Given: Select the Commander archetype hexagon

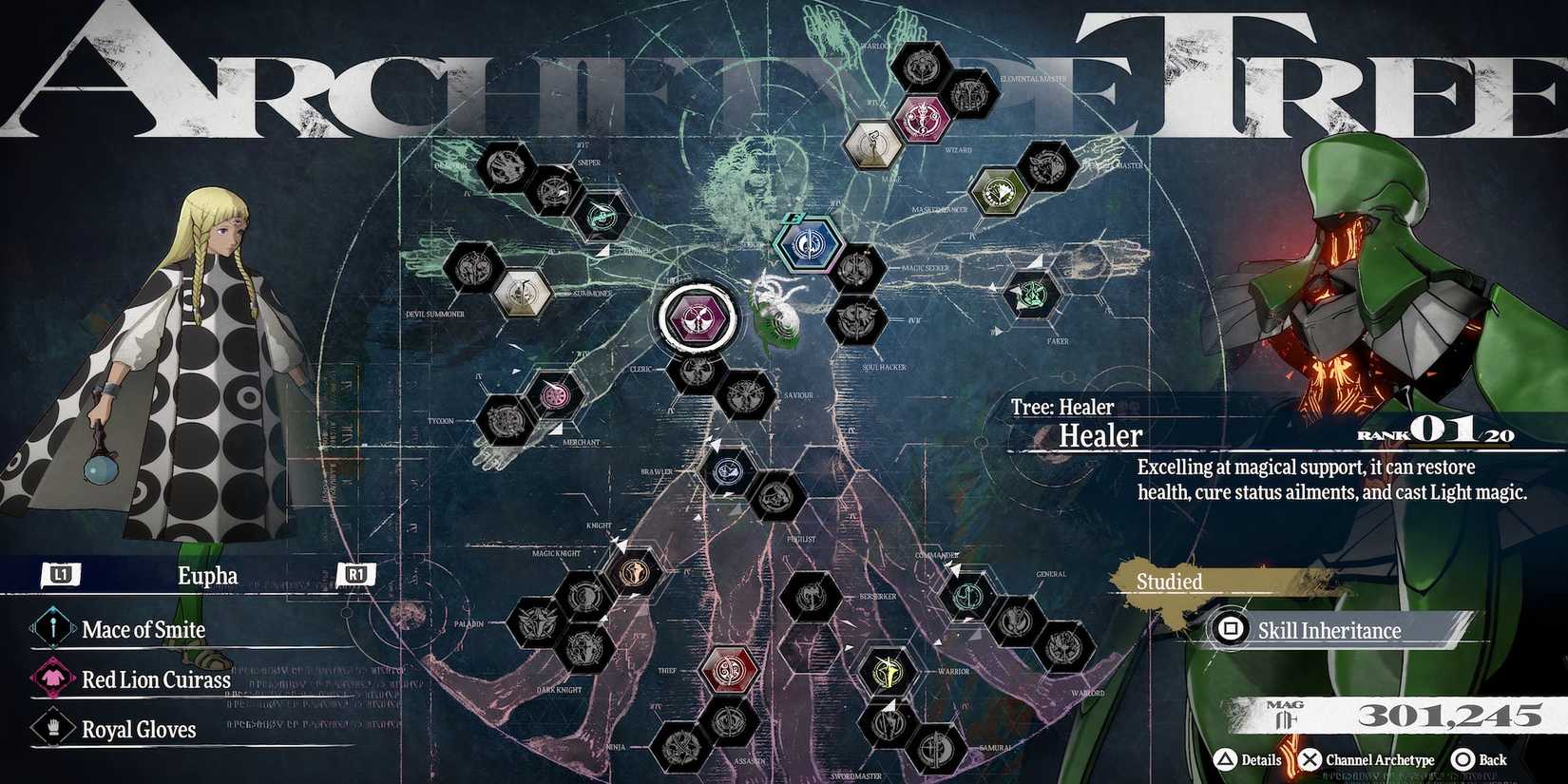Looking at the screenshot, I should pyautogui.click(x=968, y=596).
